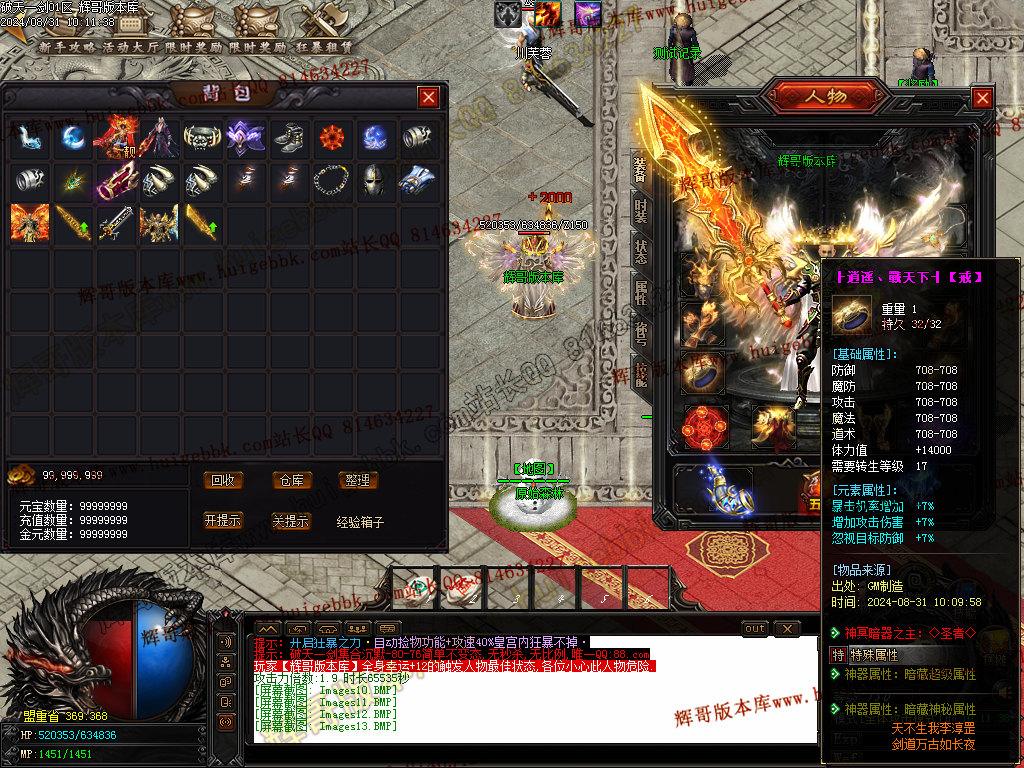
Task: Switch to the 属性 attributes tab
Action: (x=640, y=292)
